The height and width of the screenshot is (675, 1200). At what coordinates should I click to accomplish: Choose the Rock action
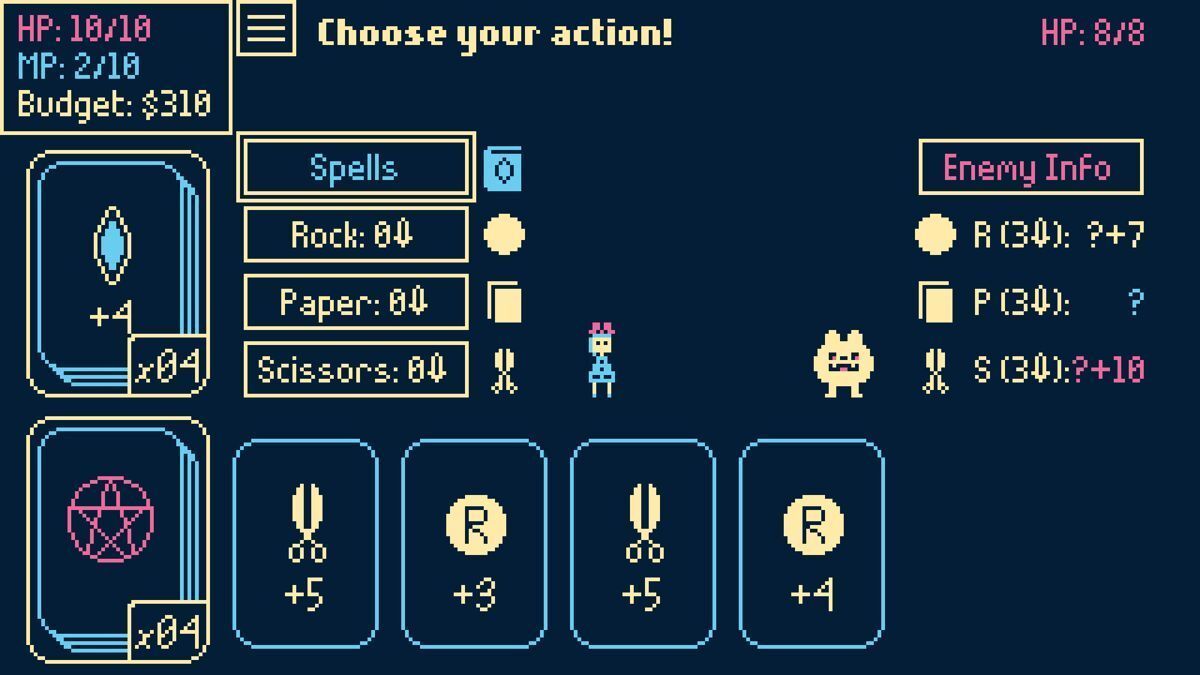pyautogui.click(x=355, y=235)
